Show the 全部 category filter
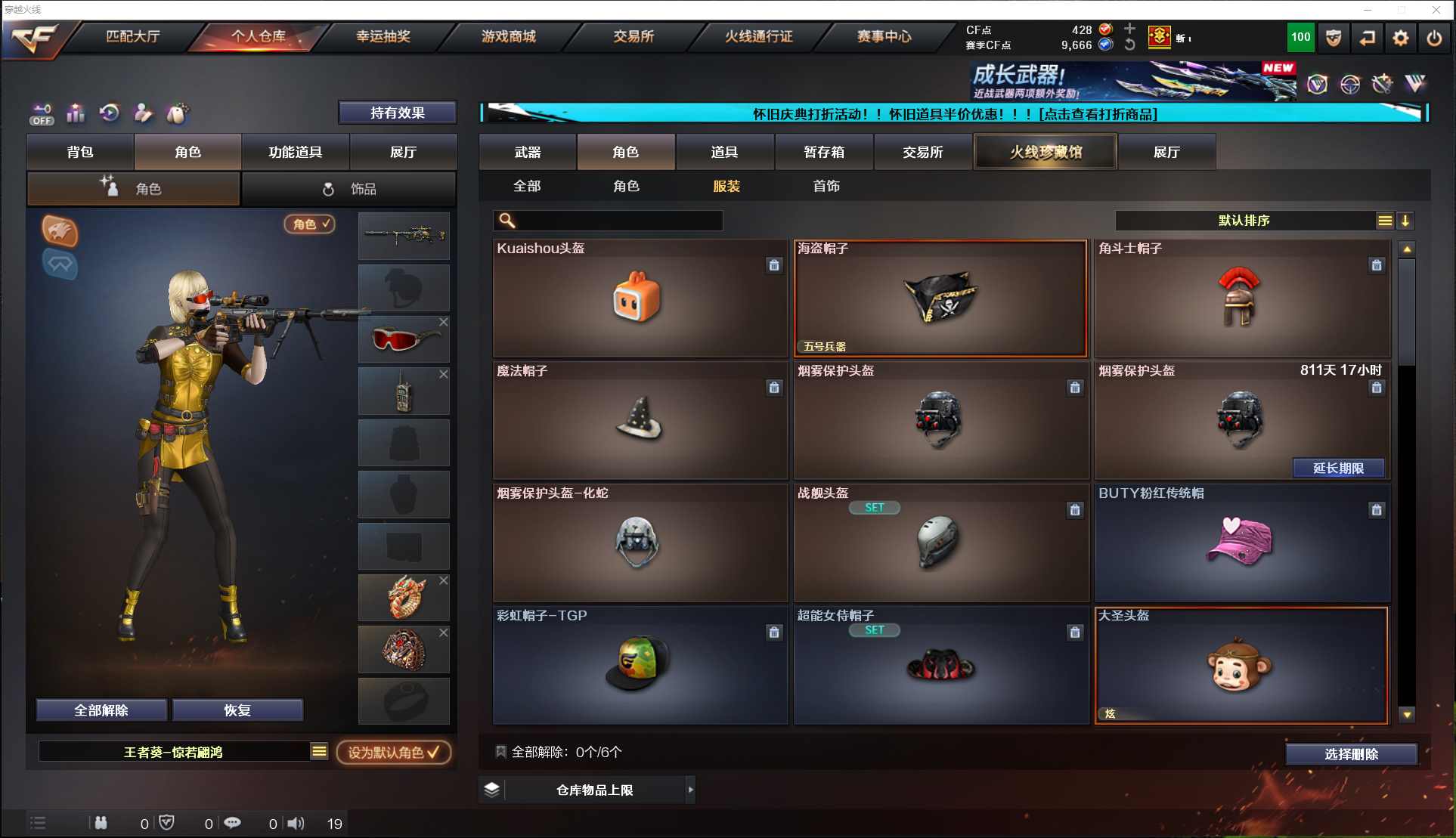Viewport: 1456px width, 838px height. (x=527, y=186)
